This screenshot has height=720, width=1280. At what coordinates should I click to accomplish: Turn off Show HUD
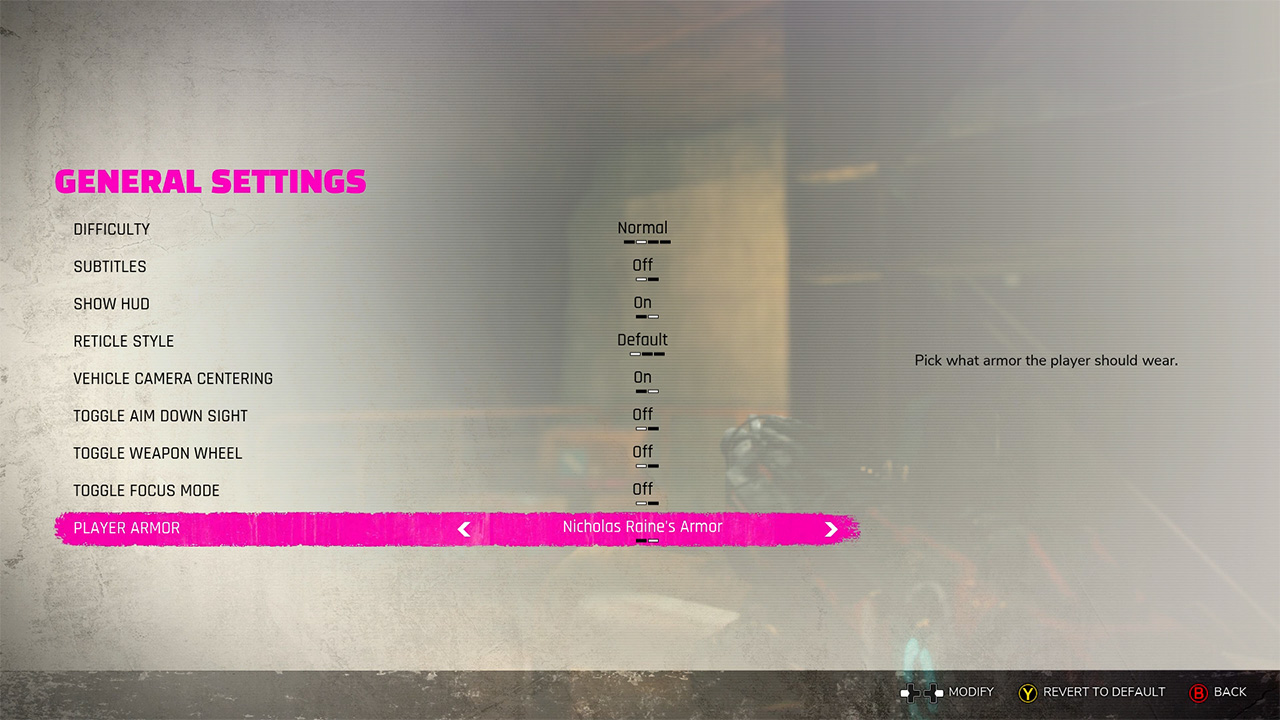tap(642, 302)
